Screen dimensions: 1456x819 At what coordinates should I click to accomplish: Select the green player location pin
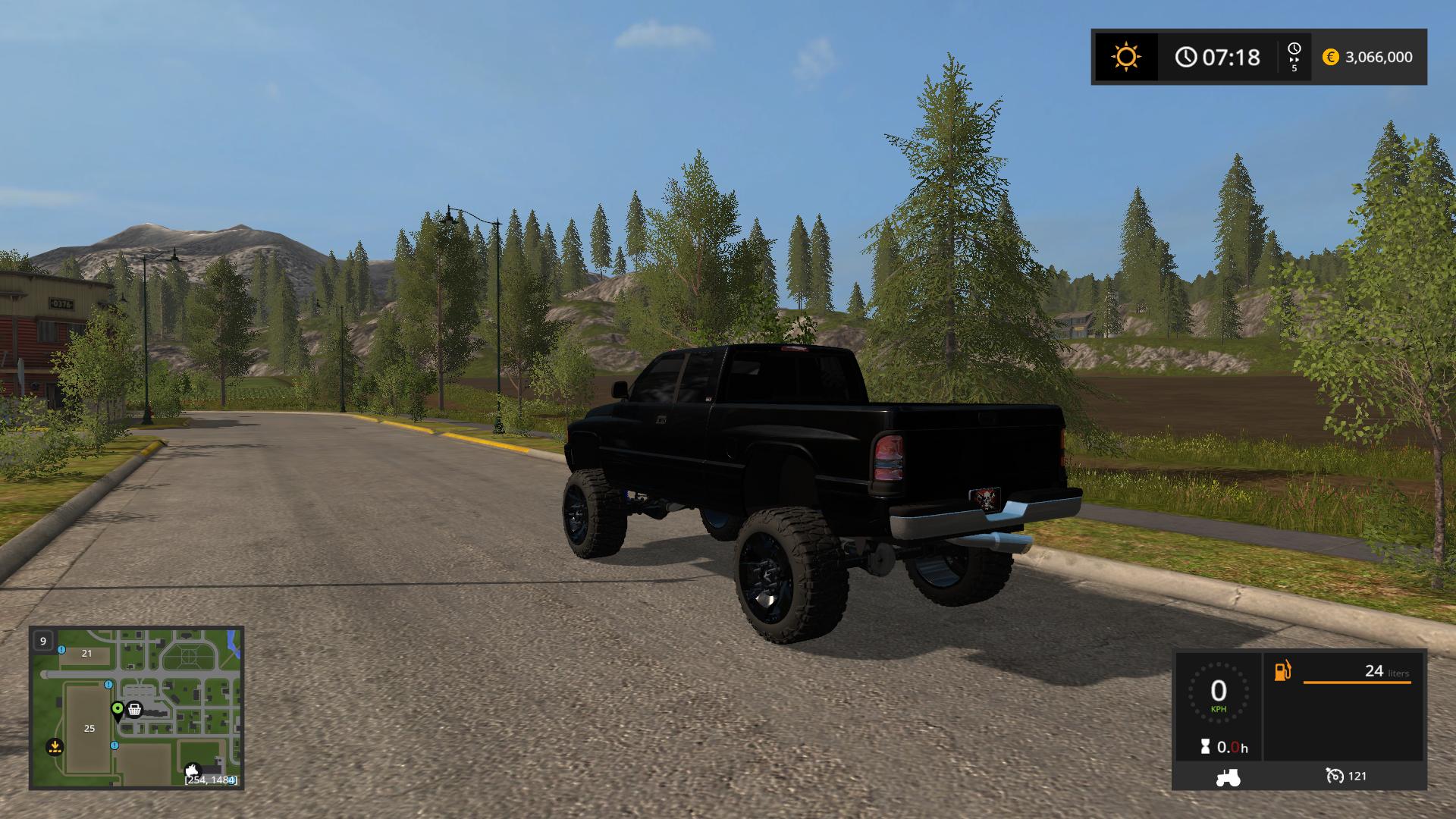click(x=118, y=710)
